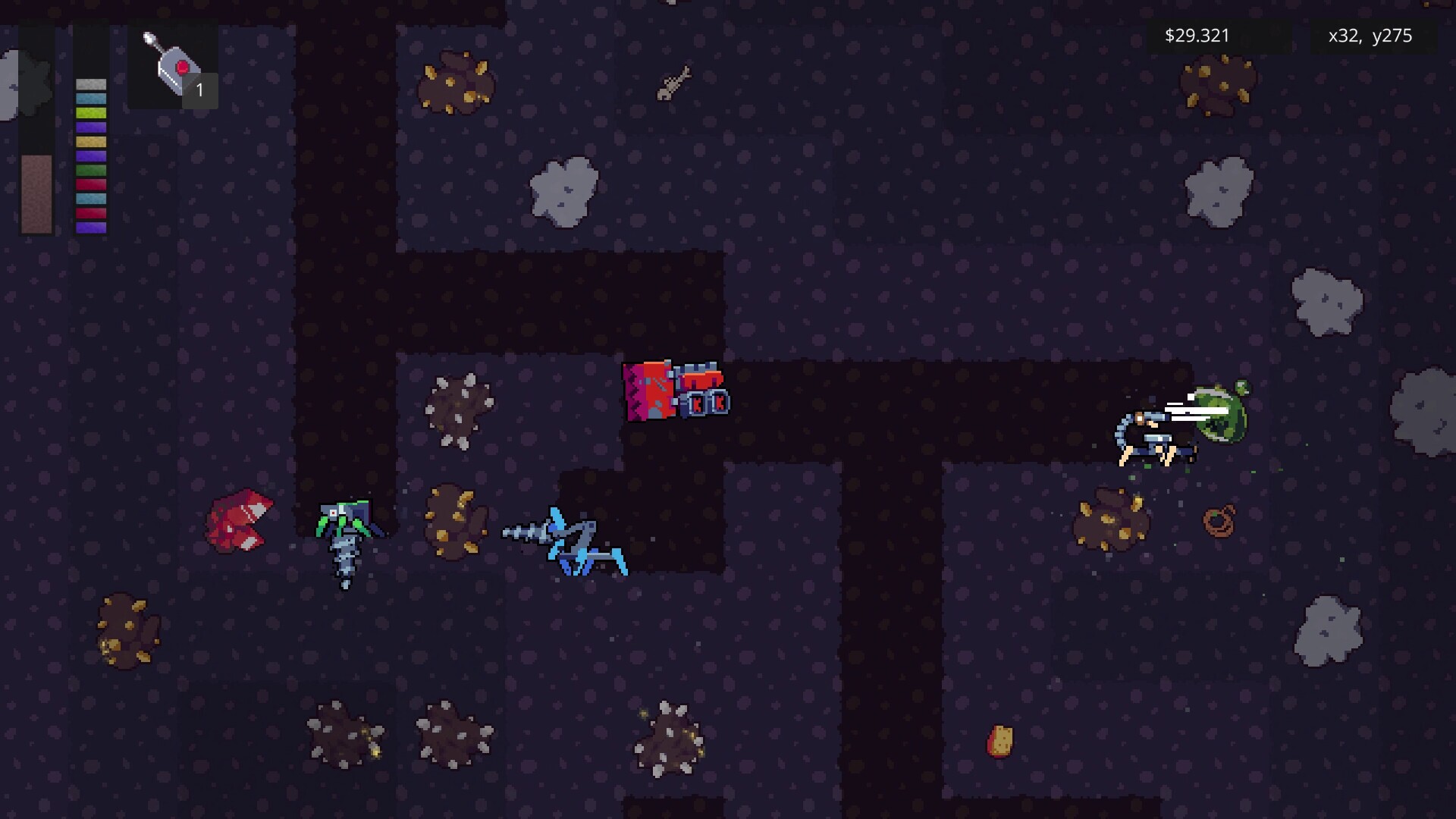
Task: Click the red wrecked vehicle on the left
Action: (239, 519)
